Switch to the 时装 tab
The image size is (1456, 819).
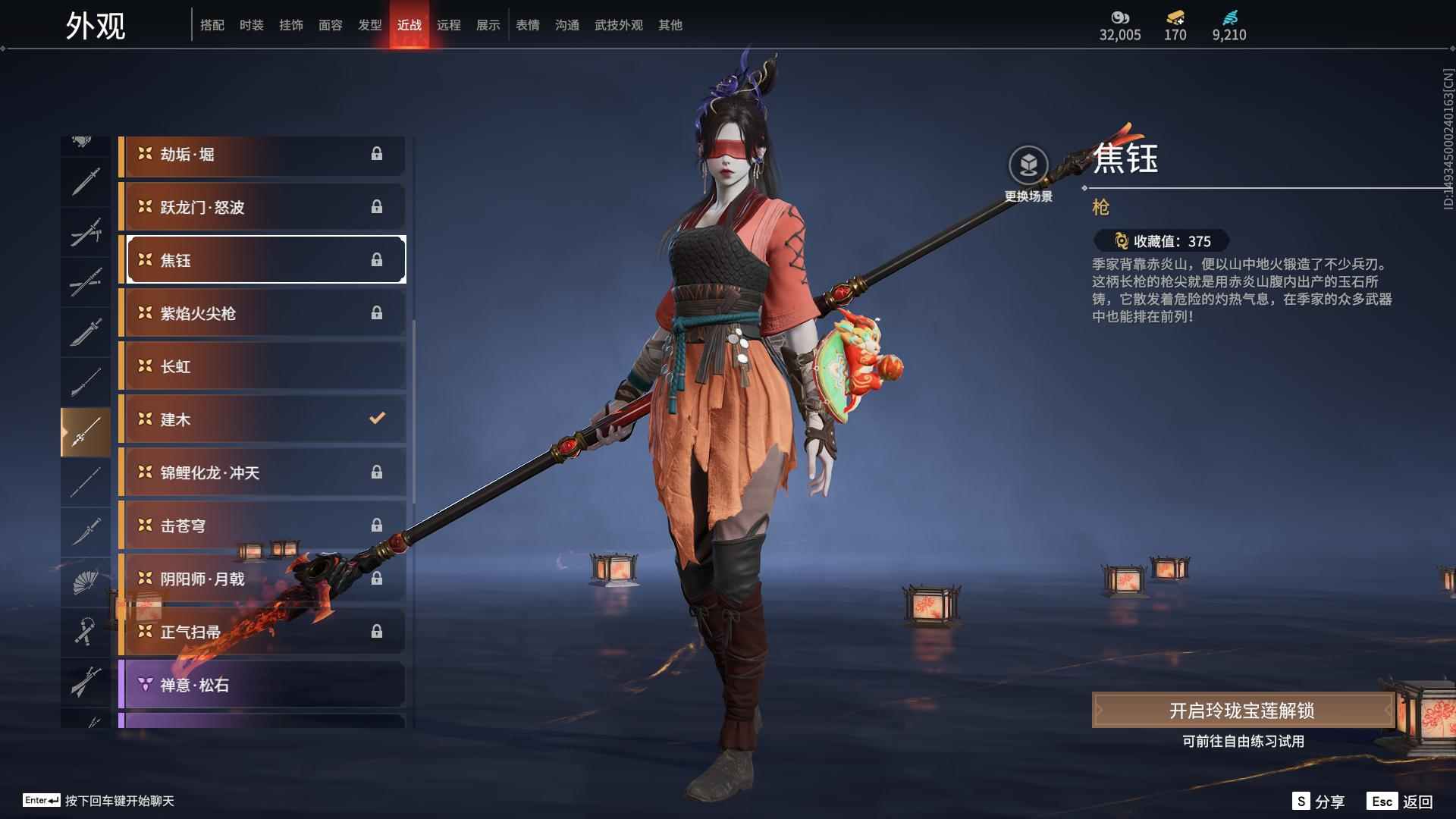click(252, 24)
